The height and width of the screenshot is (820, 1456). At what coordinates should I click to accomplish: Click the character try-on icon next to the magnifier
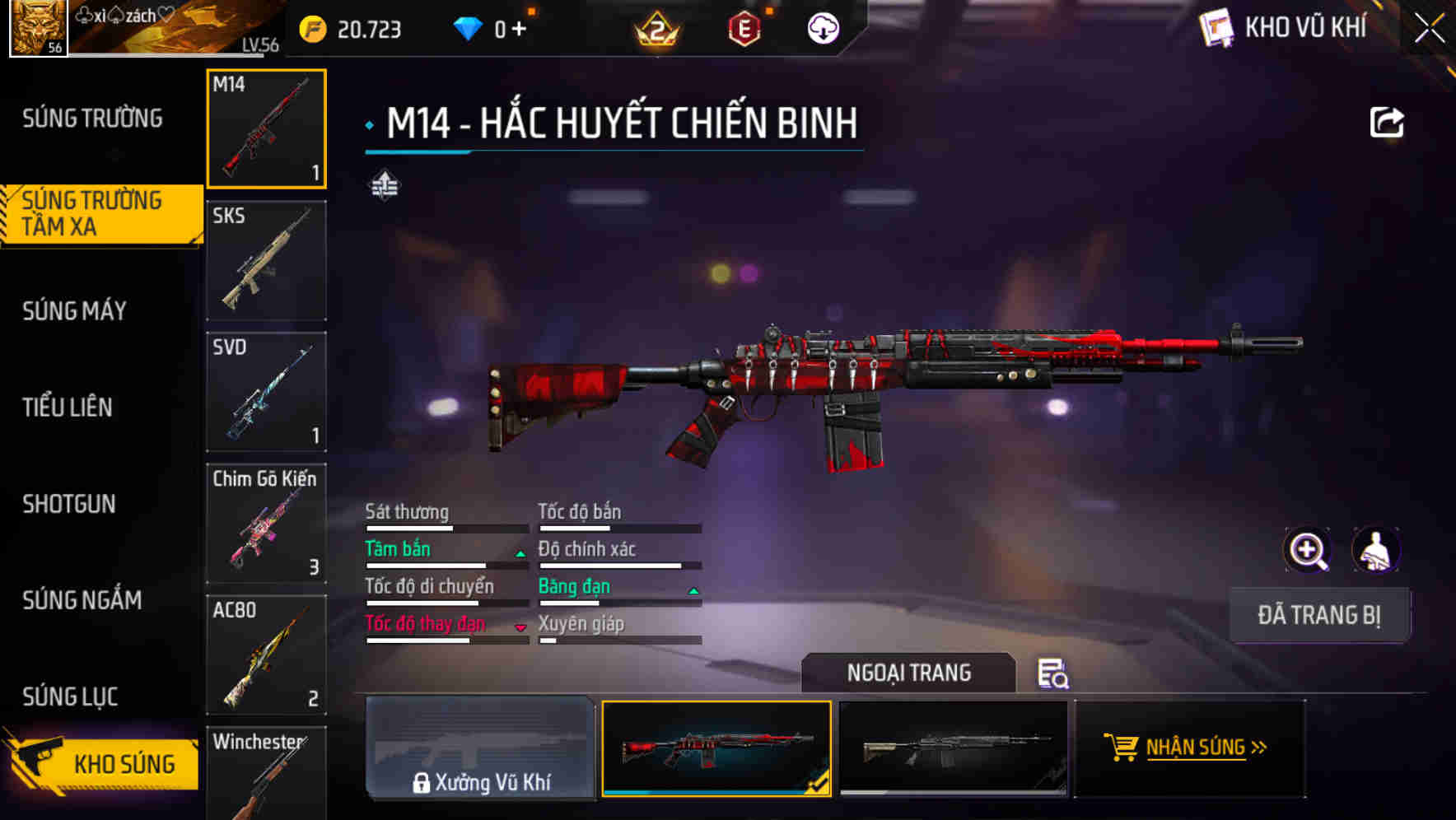[1374, 550]
